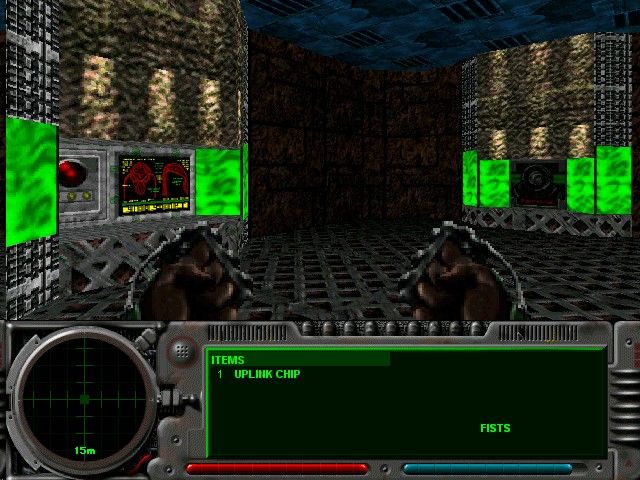Select the Fists weapon label
The height and width of the screenshot is (480, 640).
(x=495, y=428)
